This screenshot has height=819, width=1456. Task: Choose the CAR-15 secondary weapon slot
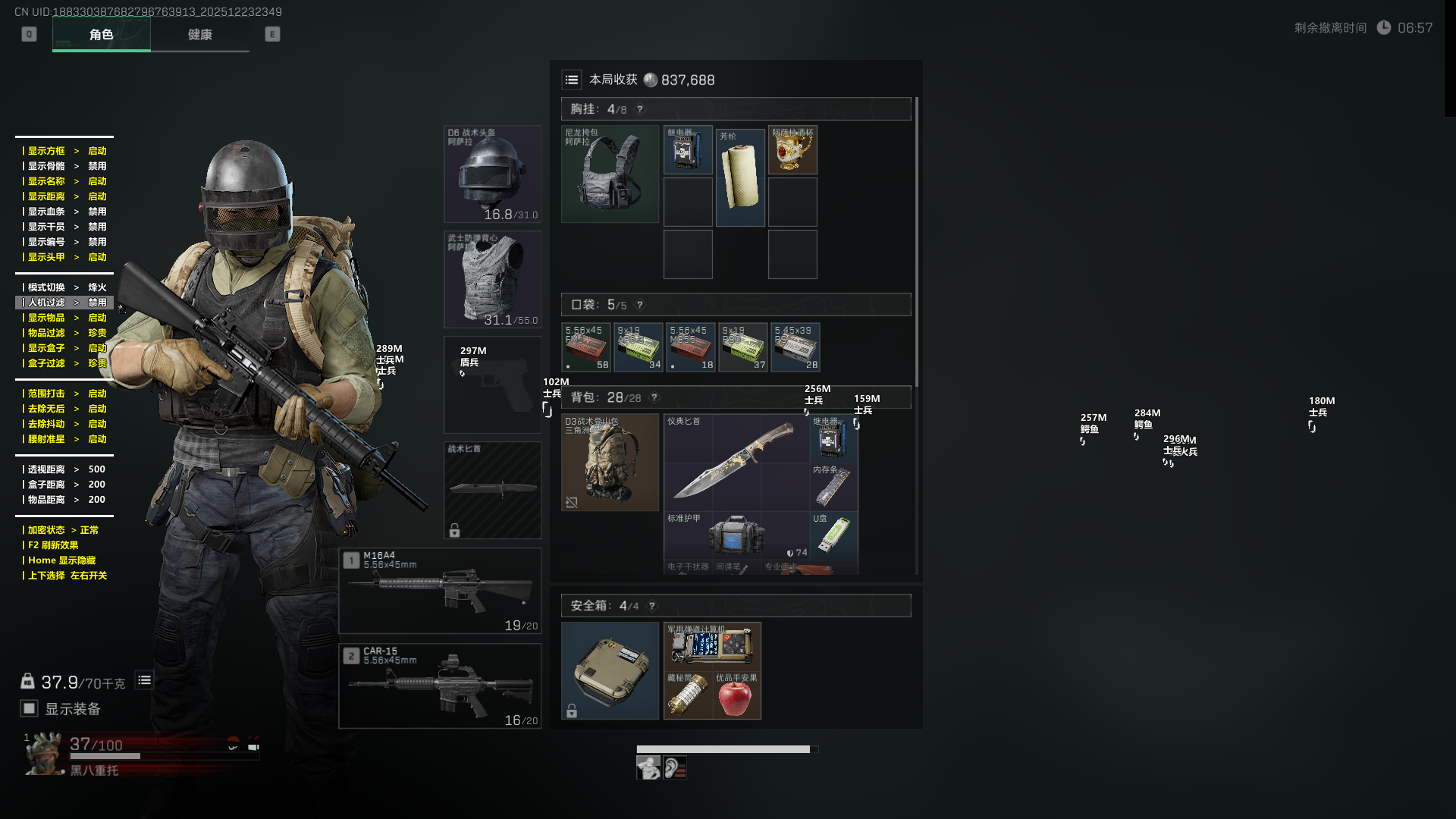point(440,686)
